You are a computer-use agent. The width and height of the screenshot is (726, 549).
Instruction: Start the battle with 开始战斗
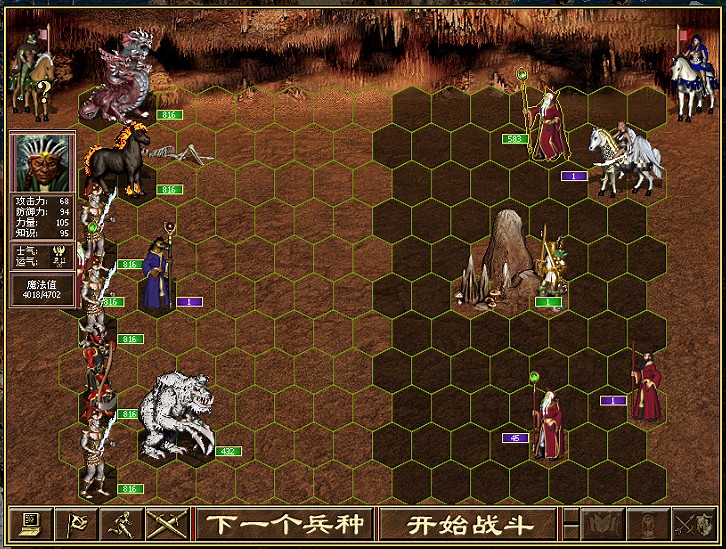pos(468,523)
